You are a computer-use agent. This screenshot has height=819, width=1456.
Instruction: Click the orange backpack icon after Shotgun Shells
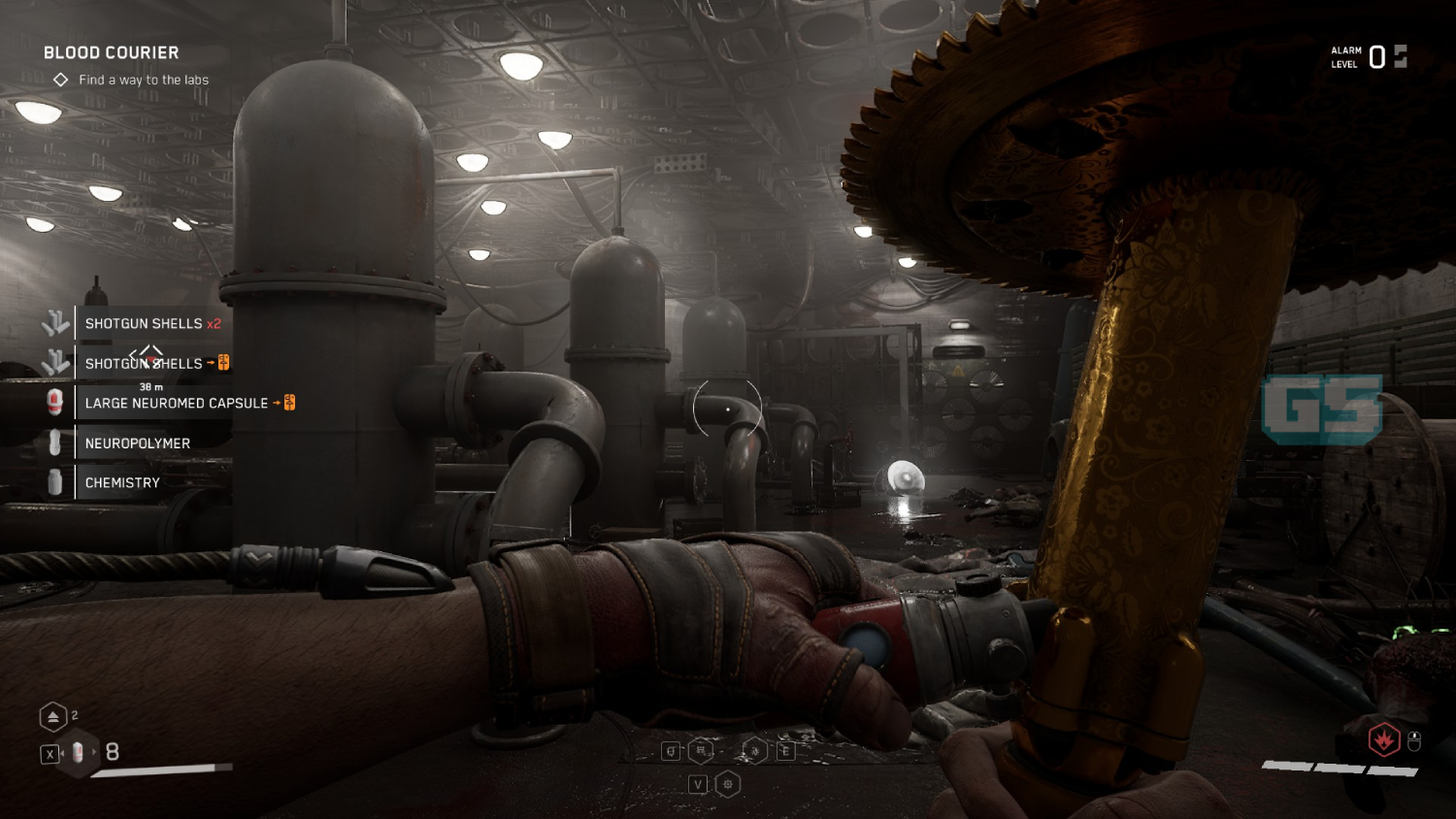[x=222, y=363]
